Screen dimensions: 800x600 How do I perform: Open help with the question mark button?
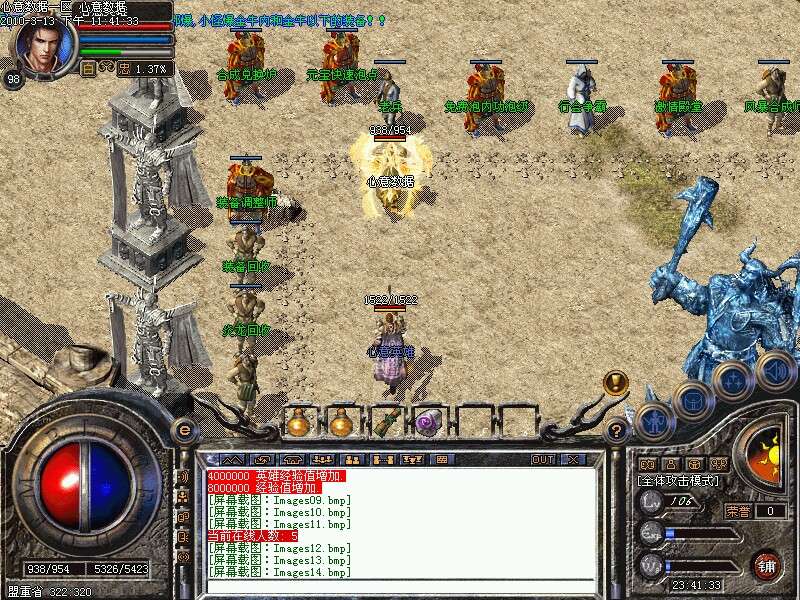coord(617,431)
